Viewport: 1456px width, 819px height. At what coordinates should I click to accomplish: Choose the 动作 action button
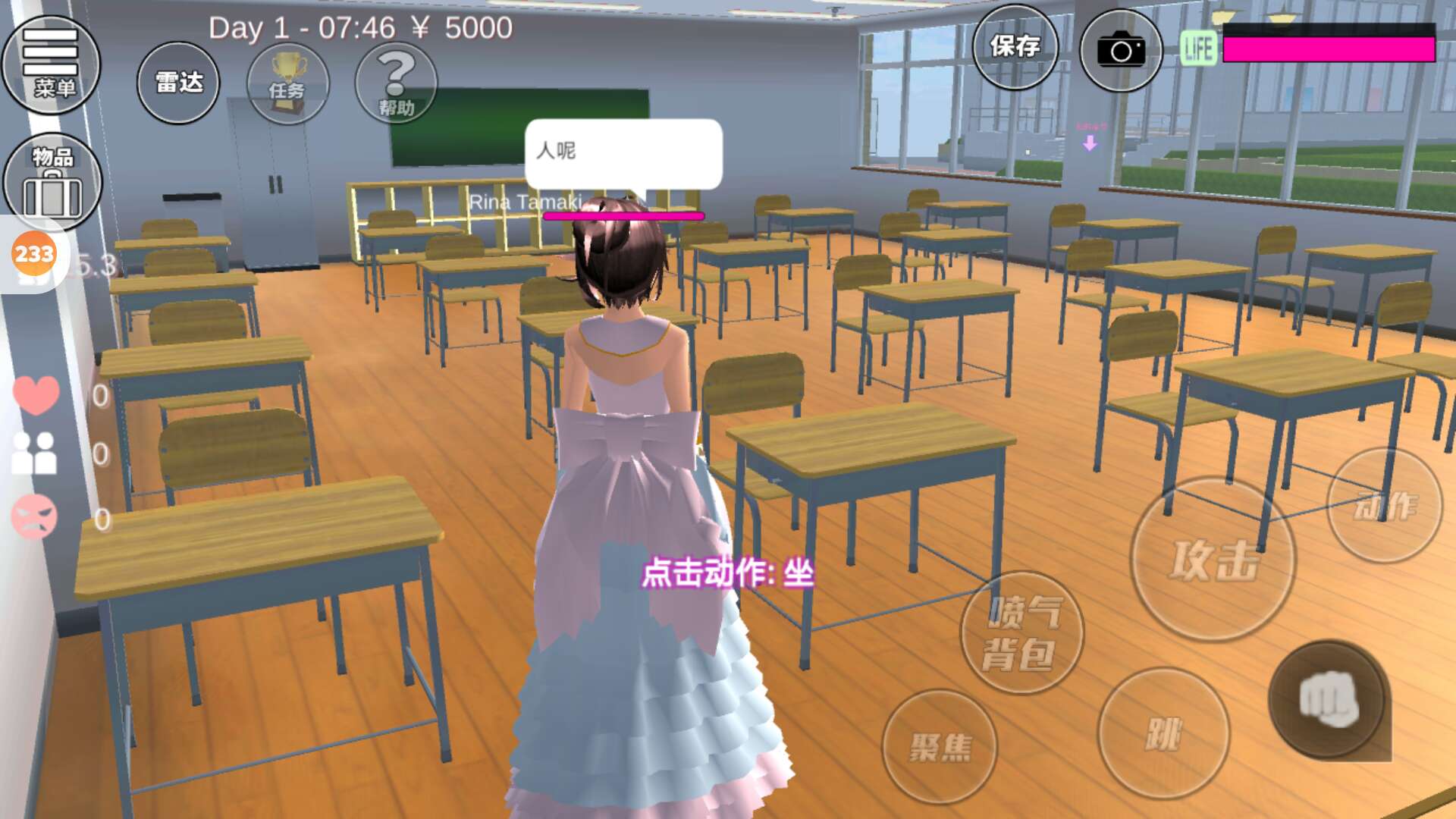click(x=1384, y=506)
